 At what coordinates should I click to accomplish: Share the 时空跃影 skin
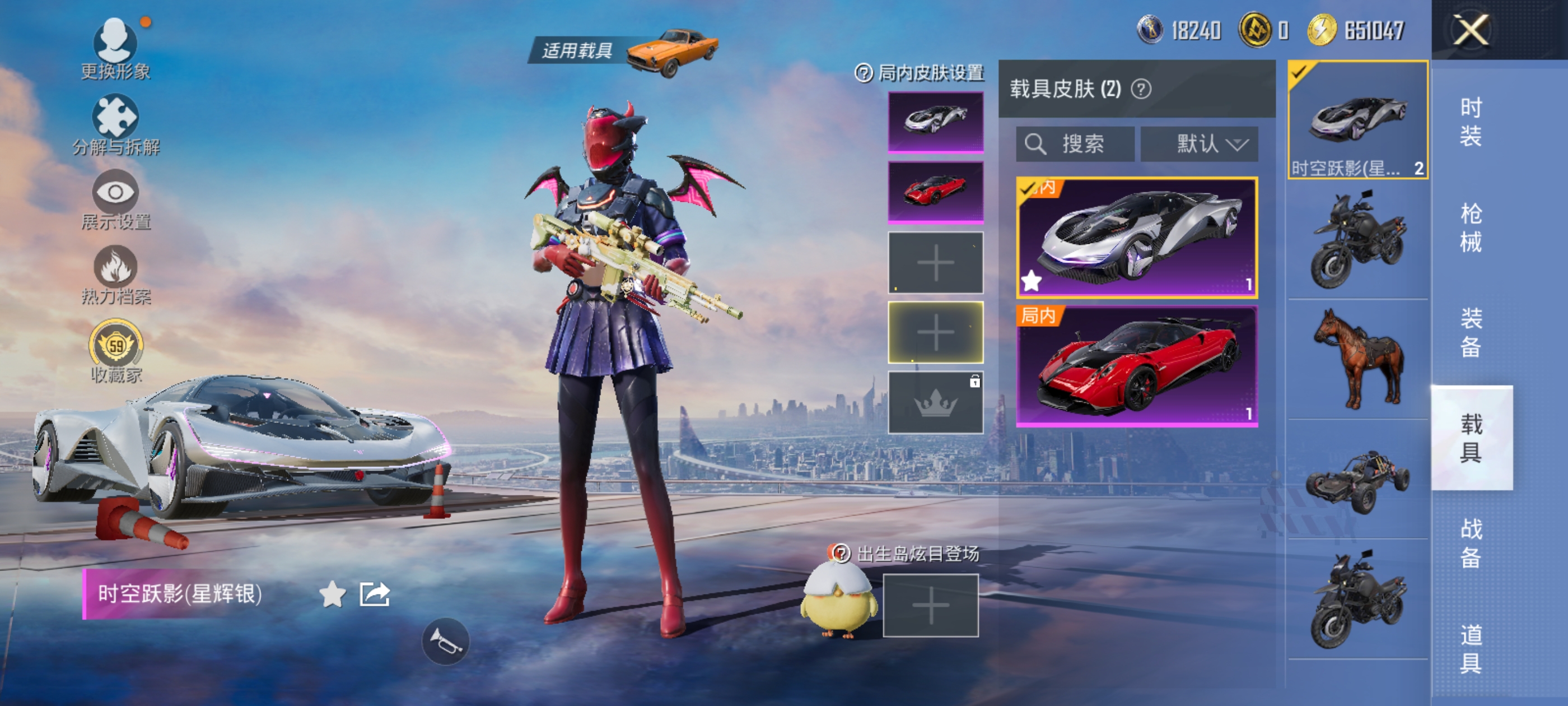click(x=374, y=594)
